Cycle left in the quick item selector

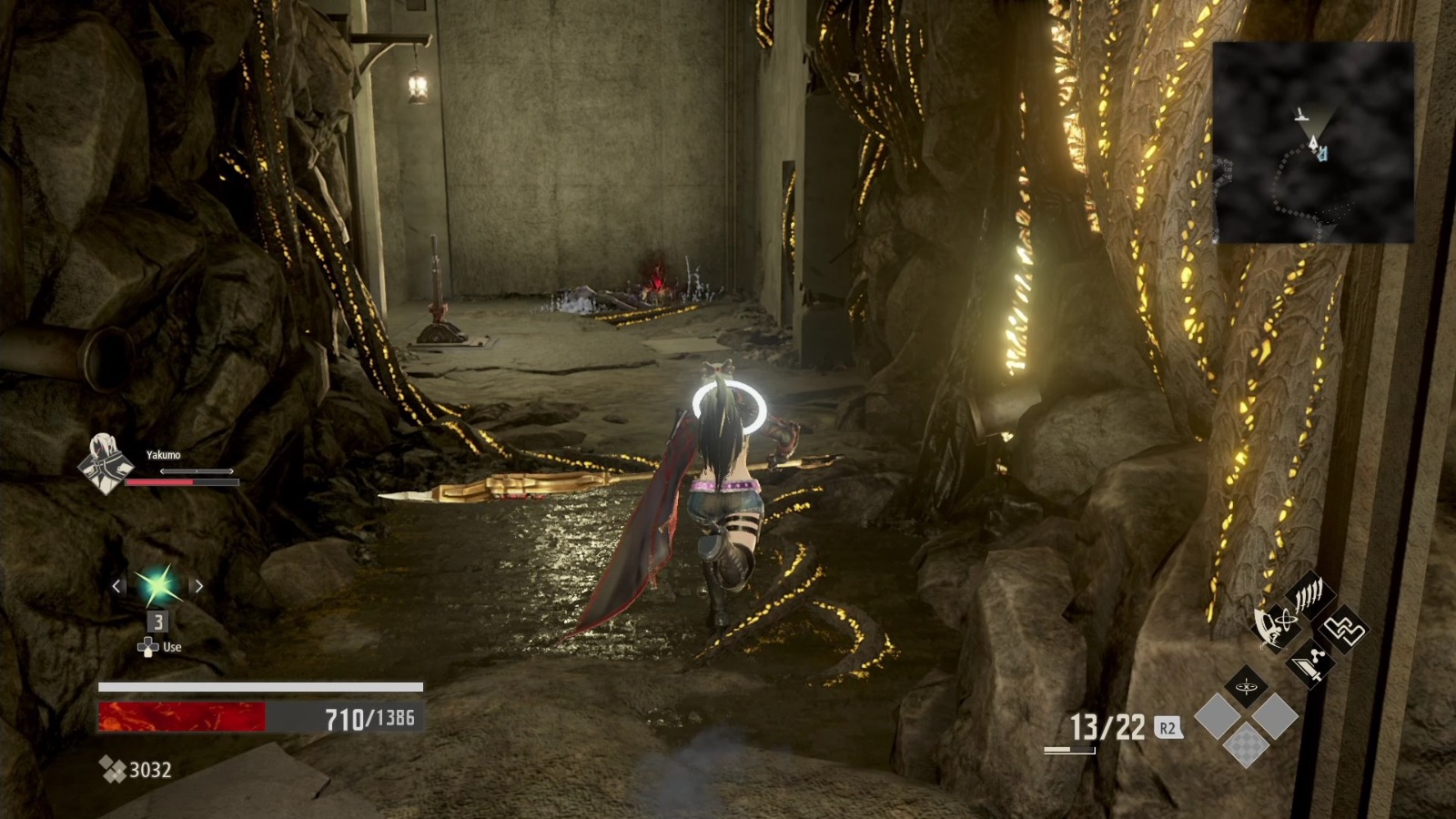click(116, 587)
